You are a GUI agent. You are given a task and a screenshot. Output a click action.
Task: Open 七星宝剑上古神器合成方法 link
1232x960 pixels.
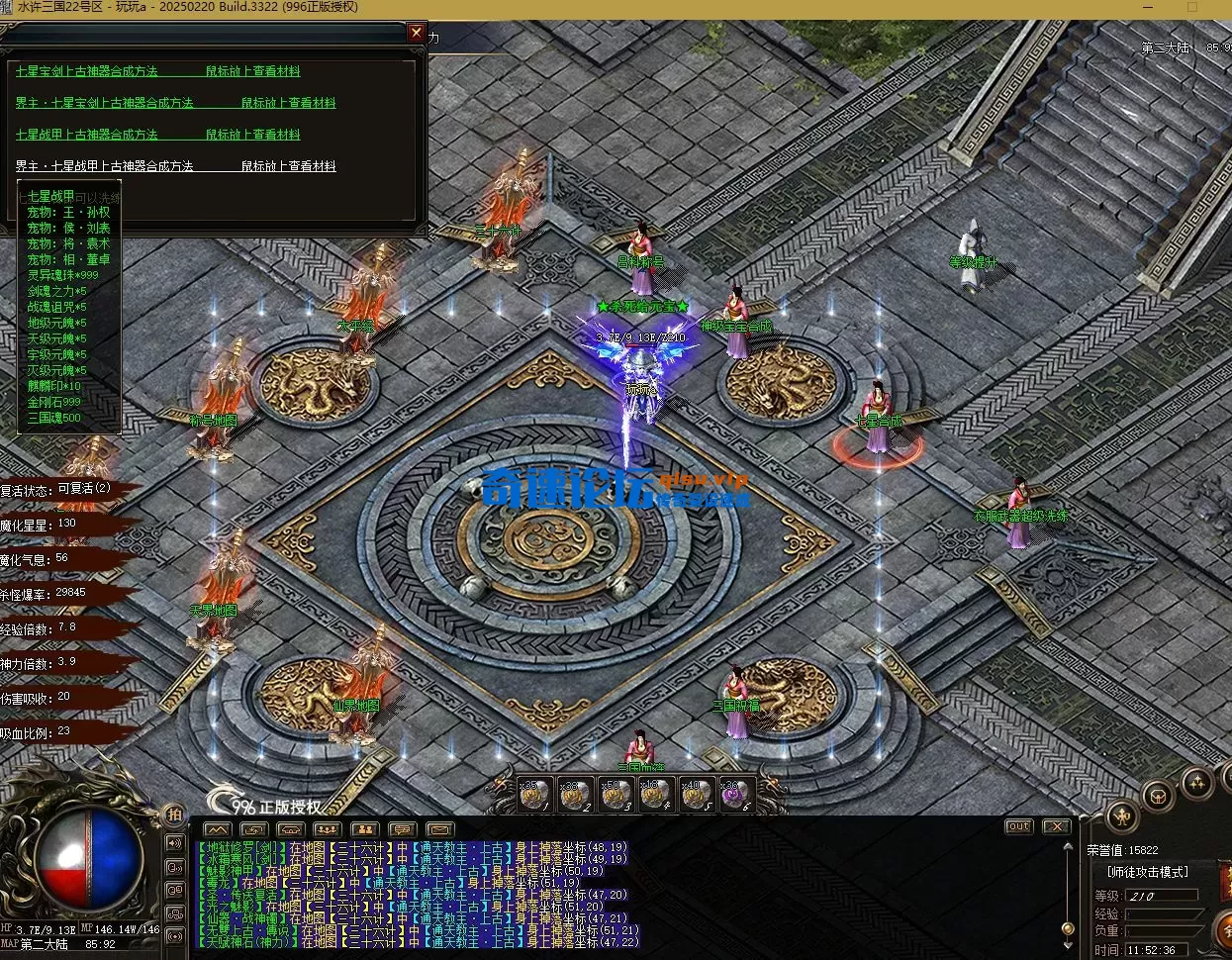click(x=87, y=71)
